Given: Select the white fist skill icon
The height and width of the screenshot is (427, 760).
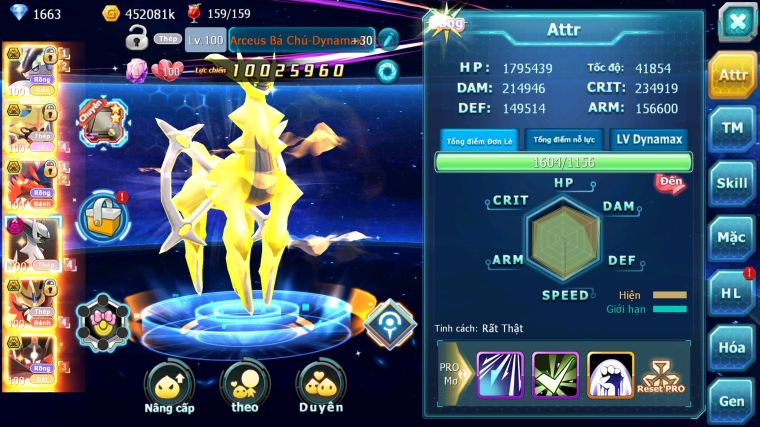Looking at the screenshot, I should (x=609, y=375).
